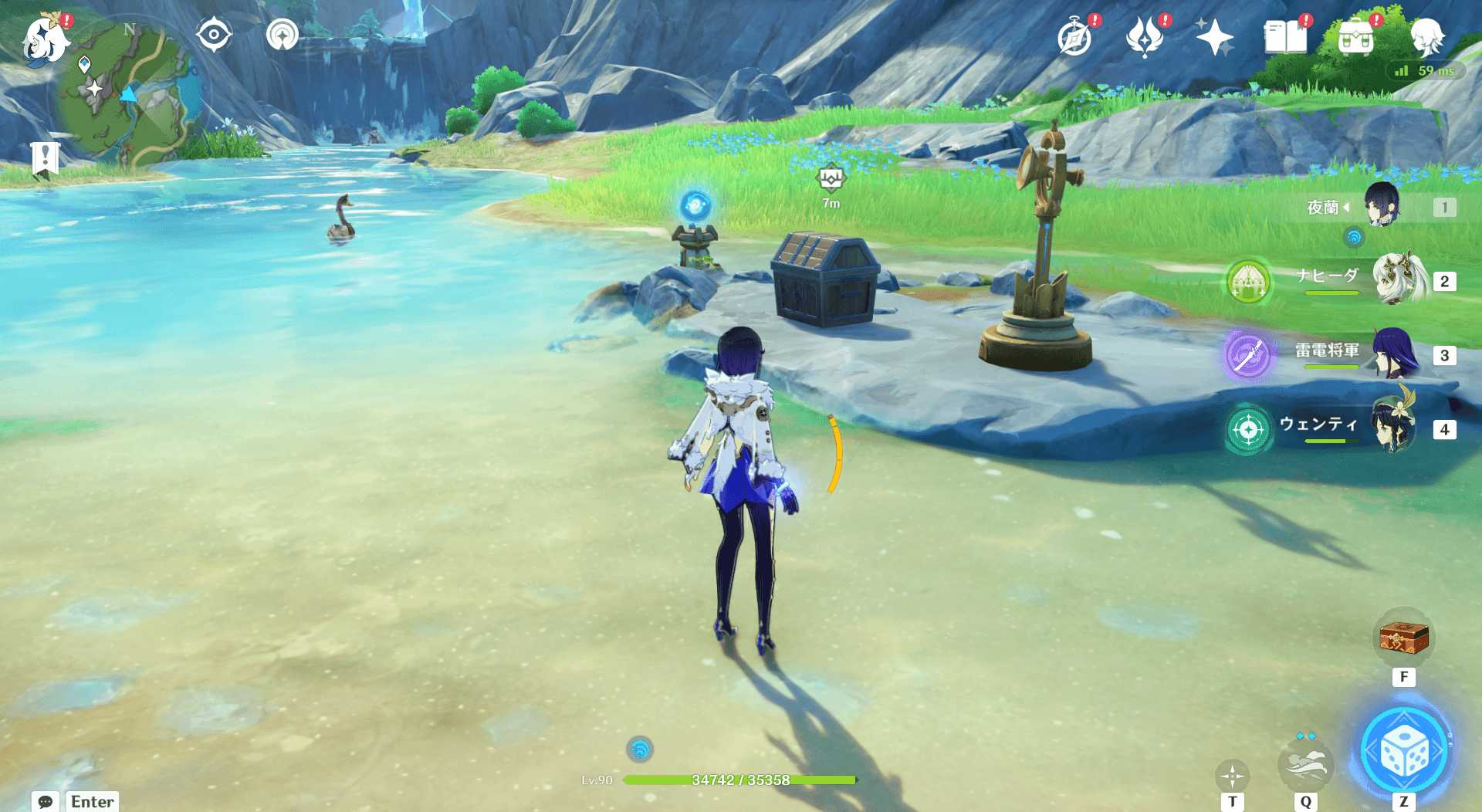Open the chat speech bubble
This screenshot has height=812, width=1482.
click(45, 801)
